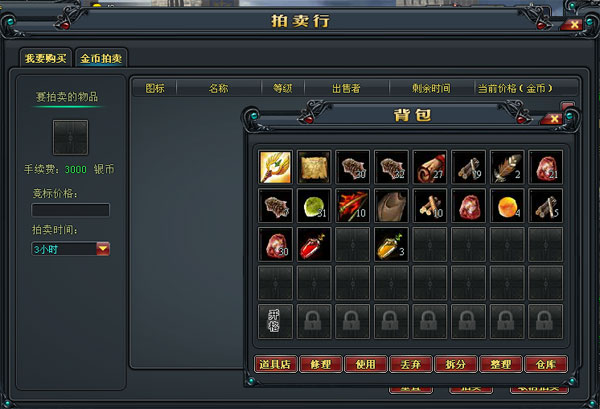Select the golden staff weapon slot
This screenshot has height=409, width=600.
click(276, 166)
